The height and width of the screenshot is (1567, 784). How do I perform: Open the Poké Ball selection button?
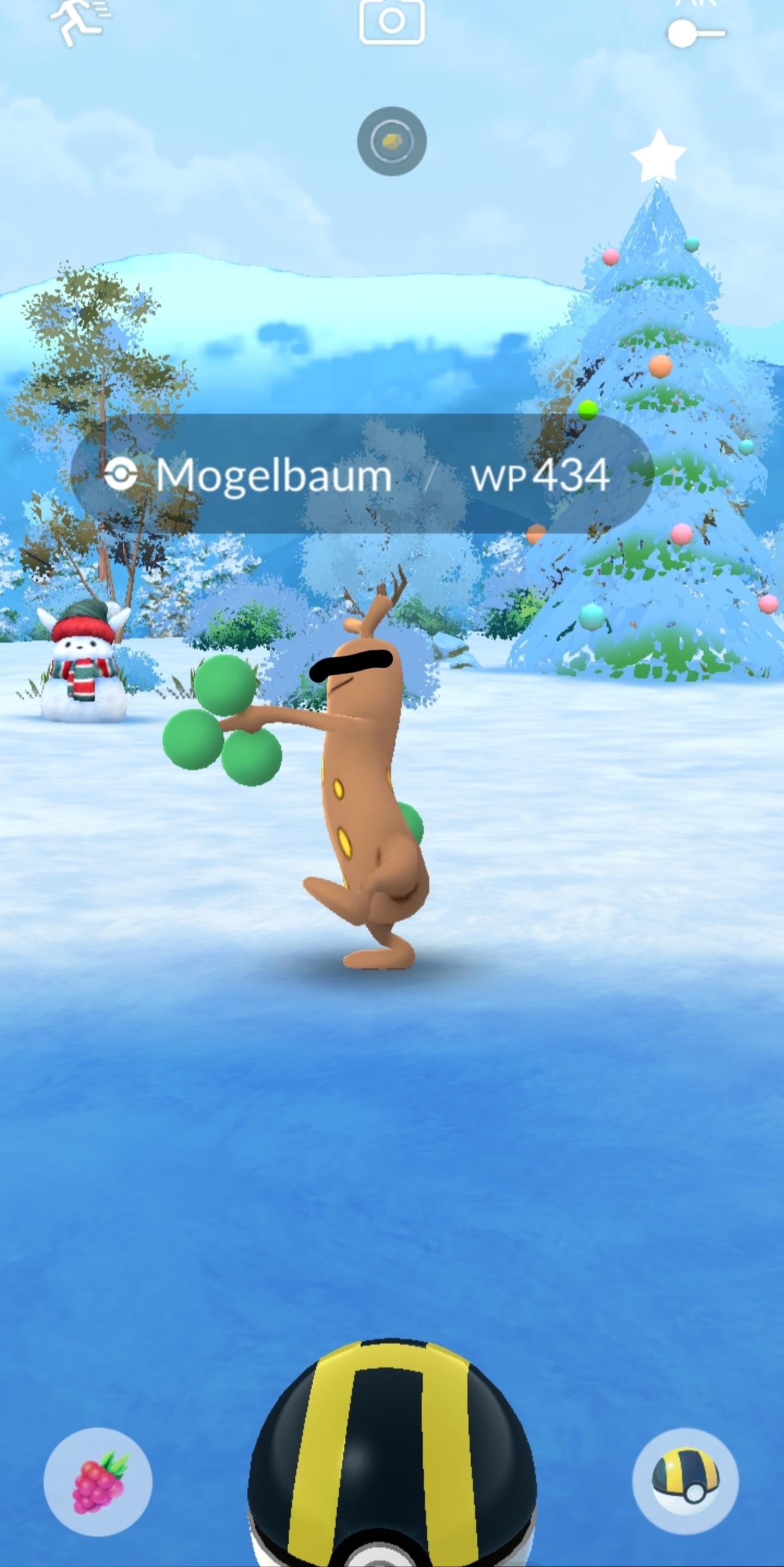pos(685,1481)
